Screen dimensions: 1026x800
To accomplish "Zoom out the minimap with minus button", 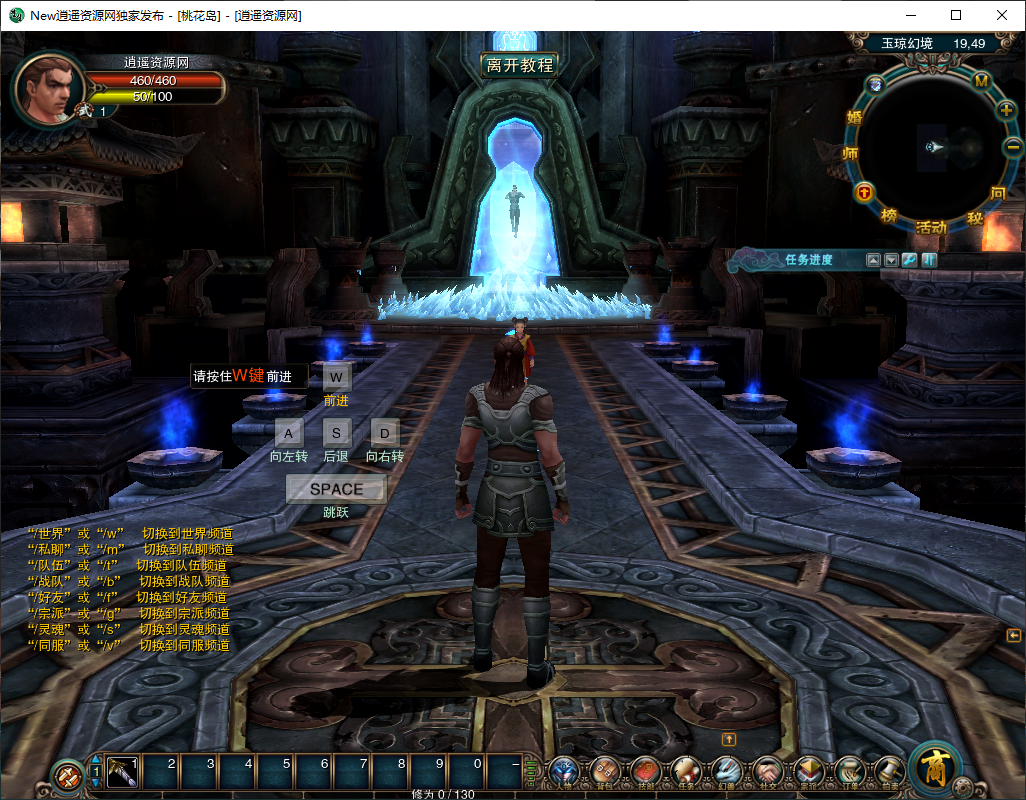I will pos(1012,147).
